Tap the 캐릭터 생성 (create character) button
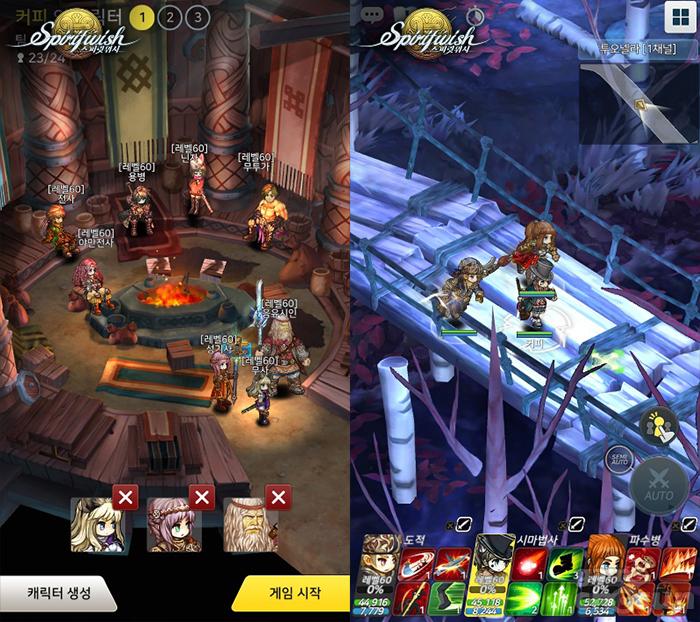700x622 pixels. coord(57,593)
